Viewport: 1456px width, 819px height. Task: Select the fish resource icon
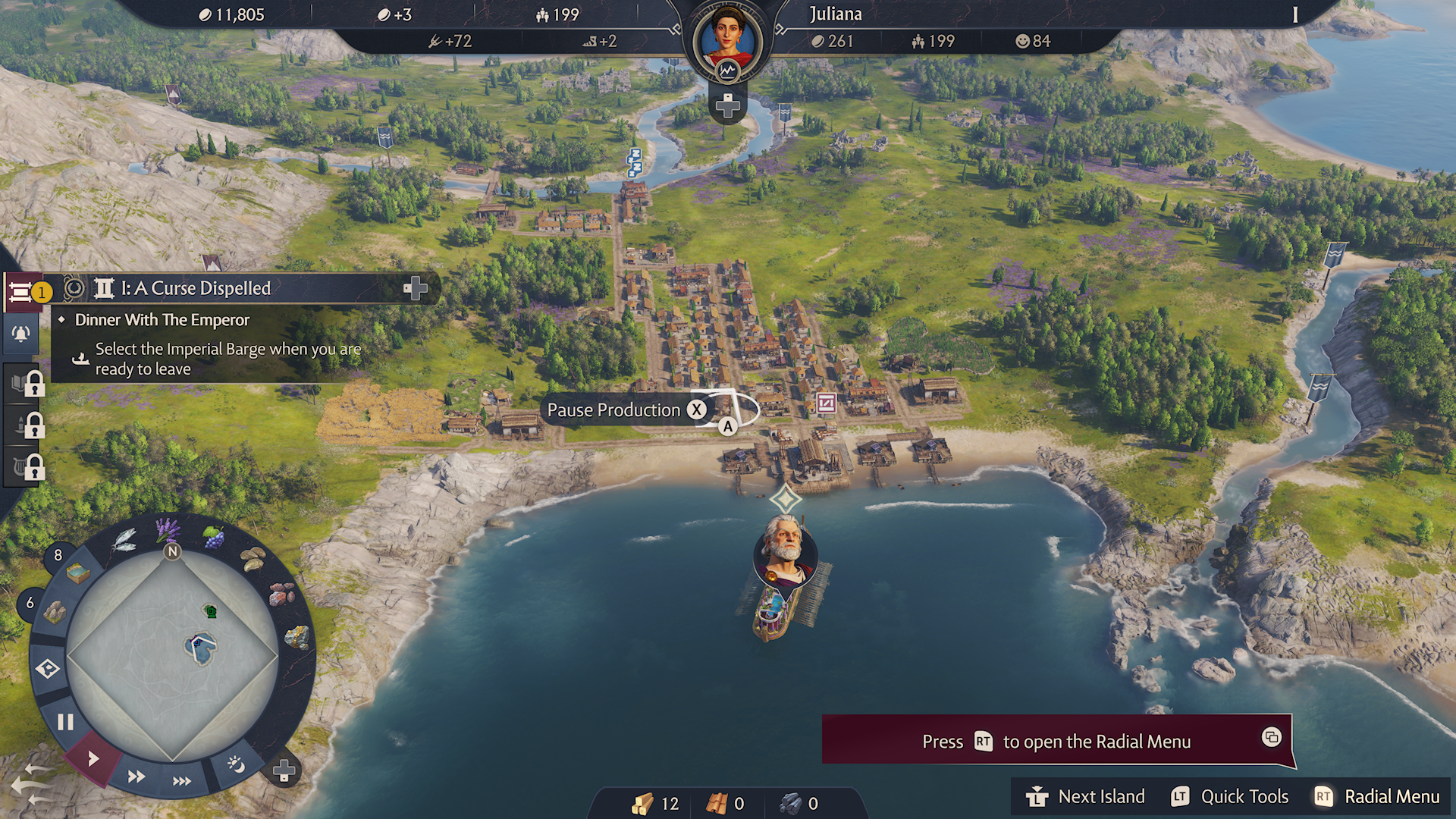coord(124,540)
